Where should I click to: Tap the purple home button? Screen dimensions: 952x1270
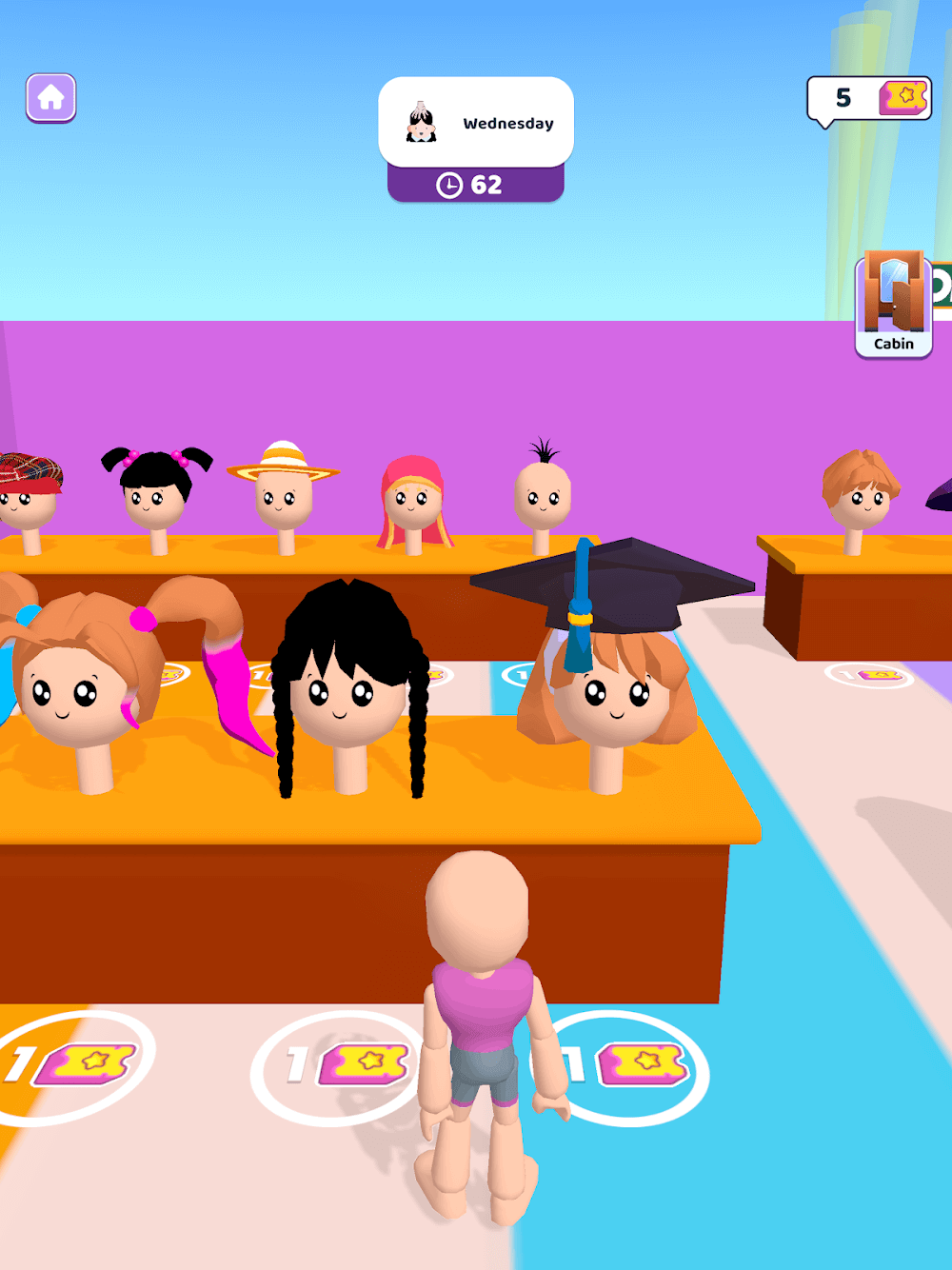[50, 97]
